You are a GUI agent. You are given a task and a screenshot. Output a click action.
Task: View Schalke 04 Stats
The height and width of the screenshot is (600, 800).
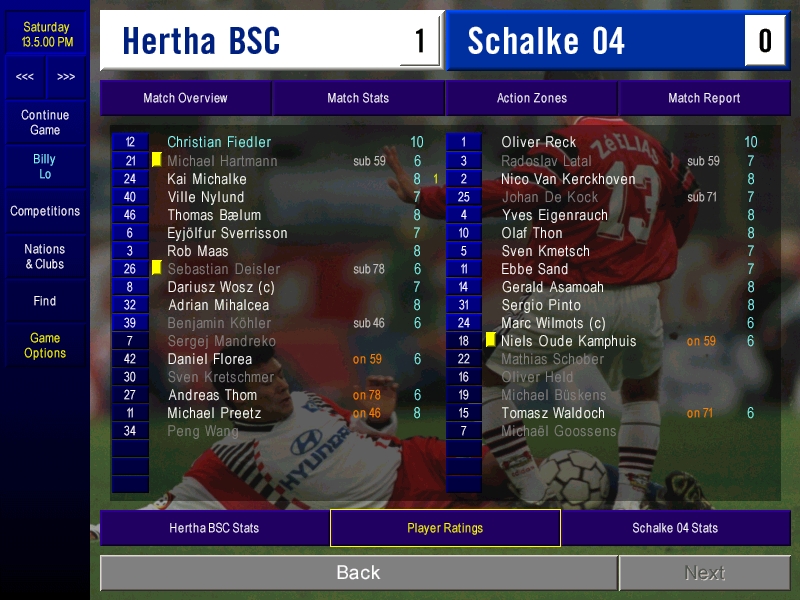[x=675, y=528]
